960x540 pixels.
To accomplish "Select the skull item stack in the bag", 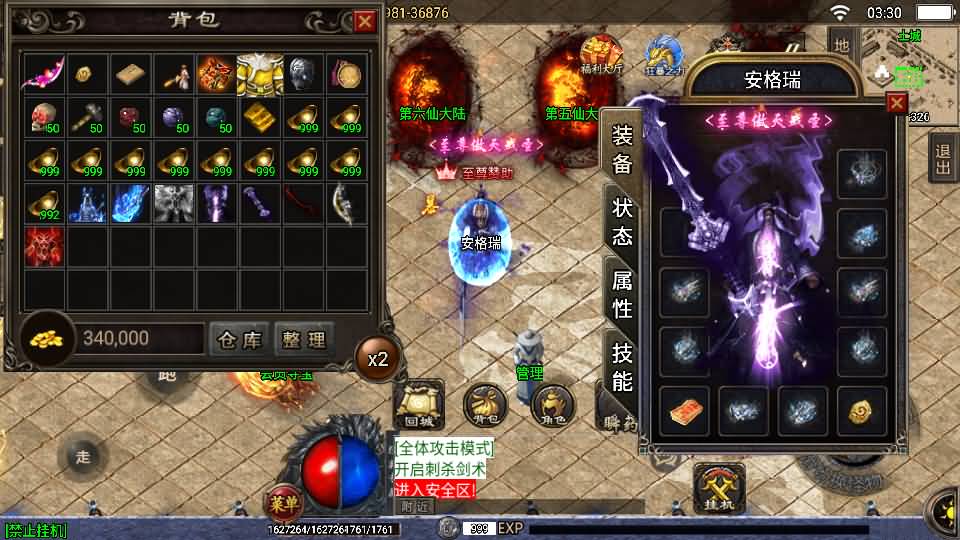I will [43, 117].
